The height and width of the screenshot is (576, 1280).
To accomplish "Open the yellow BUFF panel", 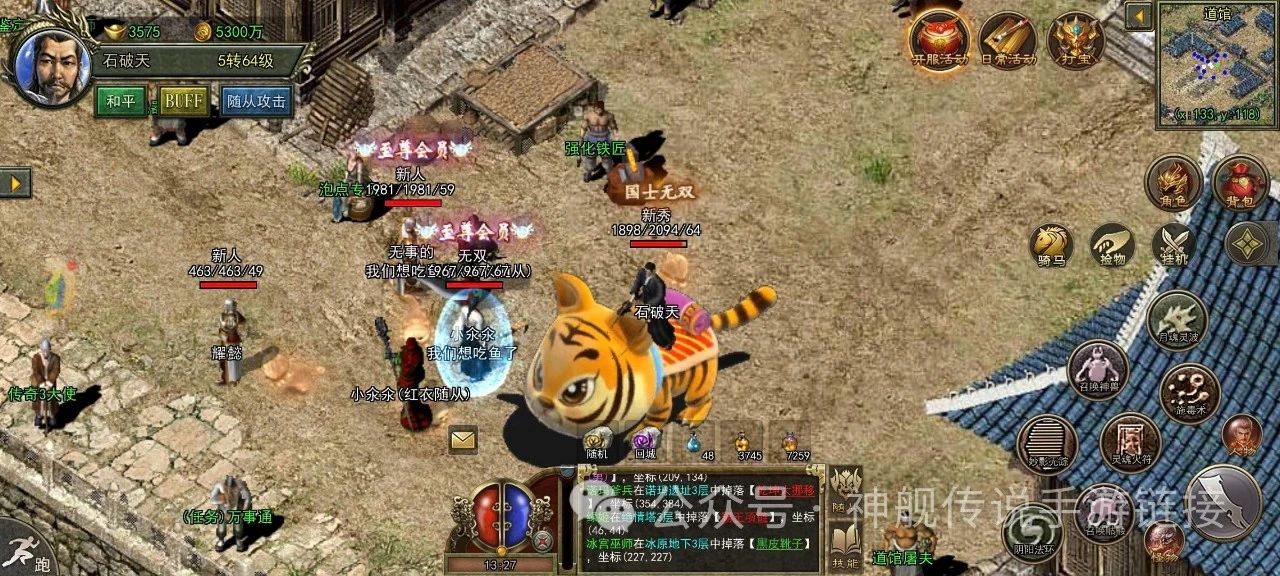I will (x=184, y=101).
